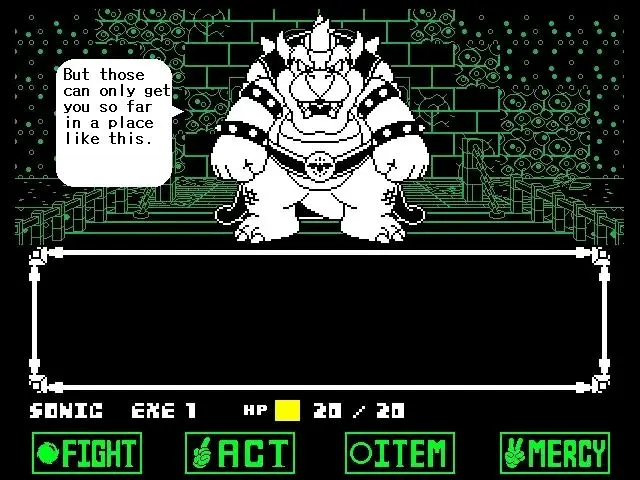Choose the ACT command
This screenshot has height=480, width=640.
tap(240, 453)
